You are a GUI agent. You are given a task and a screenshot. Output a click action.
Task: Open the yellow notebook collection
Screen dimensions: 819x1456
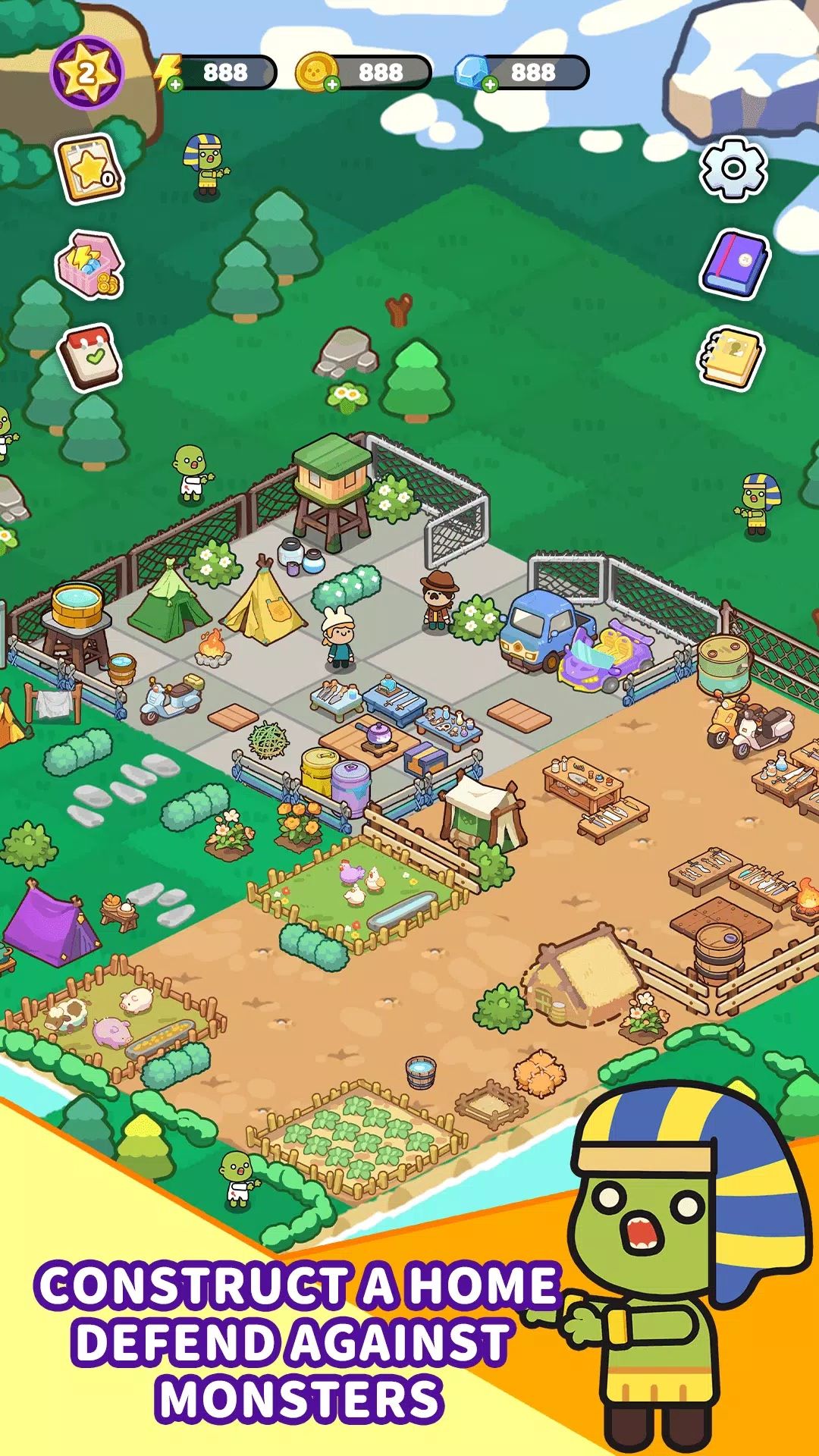[730, 358]
